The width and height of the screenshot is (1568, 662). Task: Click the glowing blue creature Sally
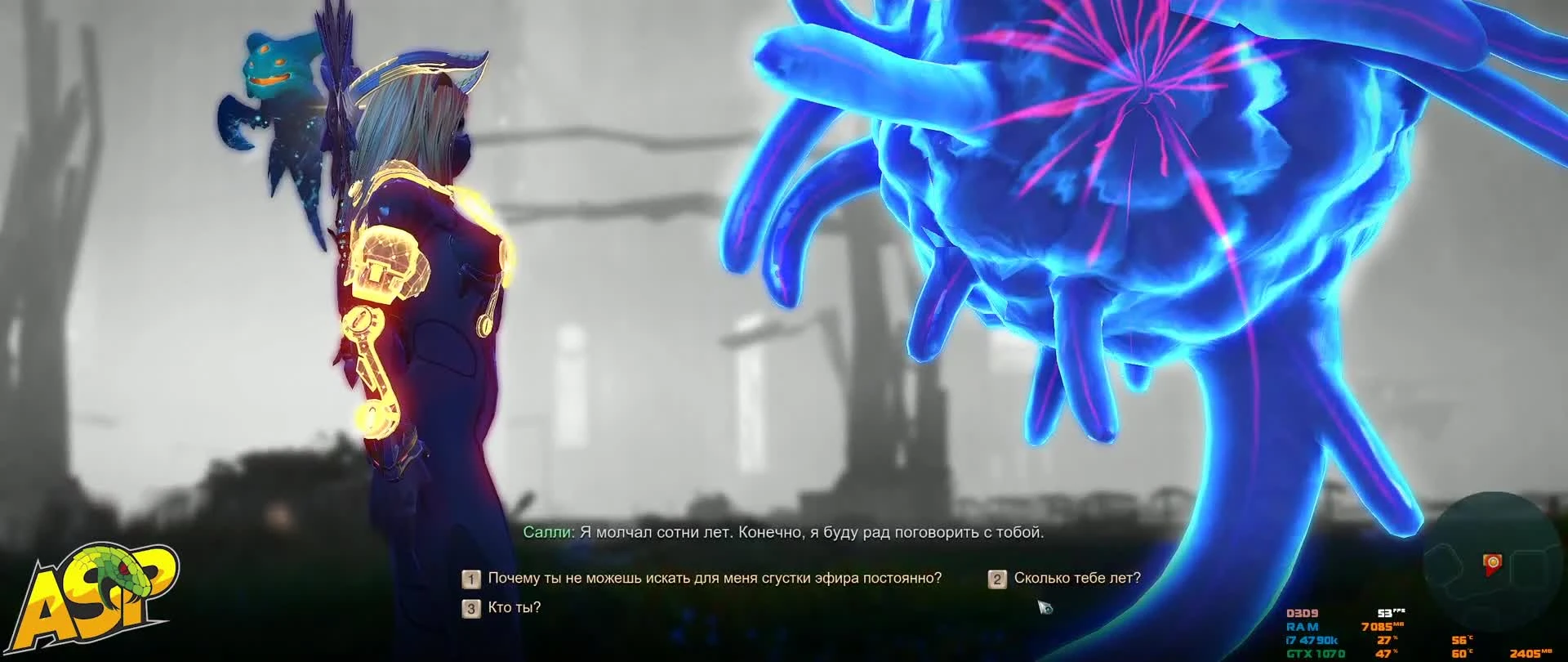tap(1143, 204)
